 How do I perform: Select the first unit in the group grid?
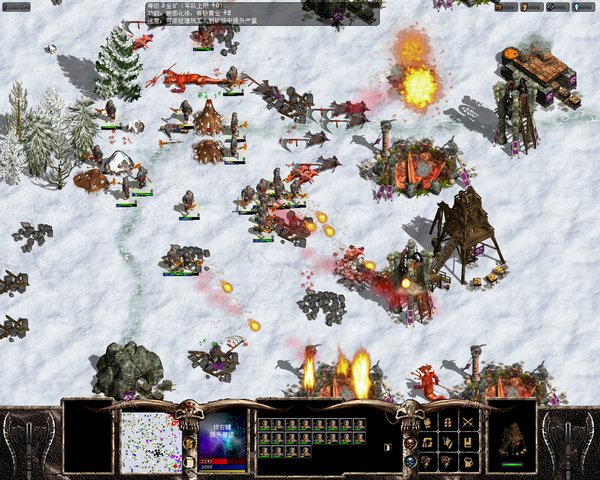266,425
